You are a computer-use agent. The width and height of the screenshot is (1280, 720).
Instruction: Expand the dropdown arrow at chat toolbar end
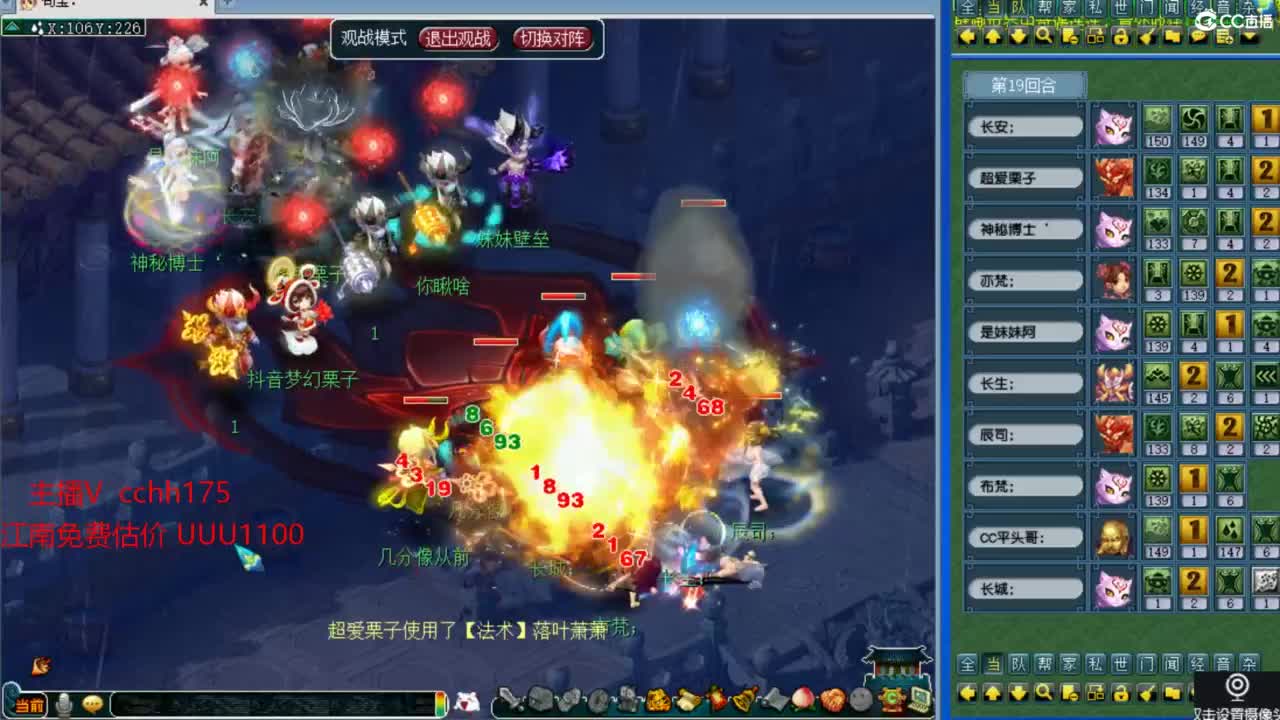(1247, 37)
